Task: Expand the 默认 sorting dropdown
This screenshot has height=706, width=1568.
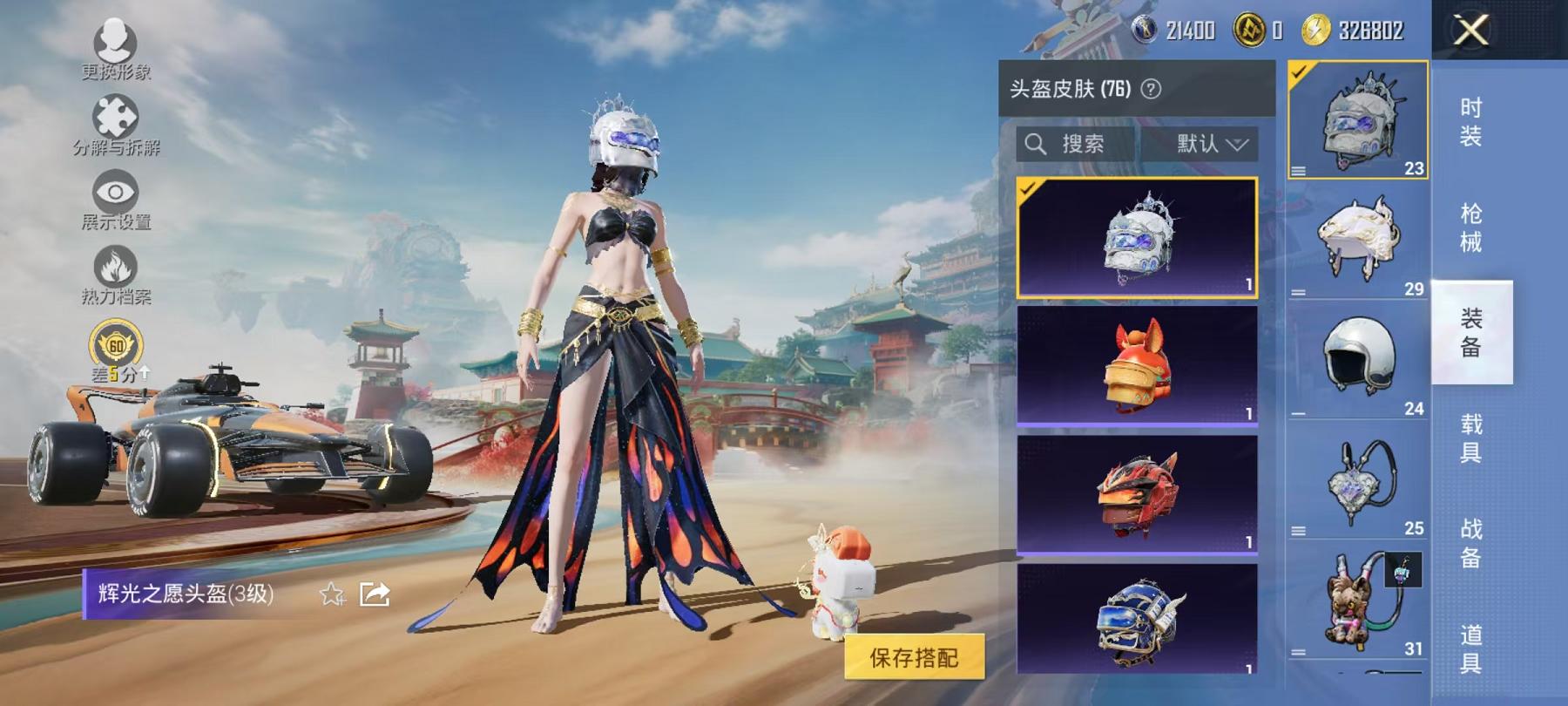Action: pos(1210,145)
